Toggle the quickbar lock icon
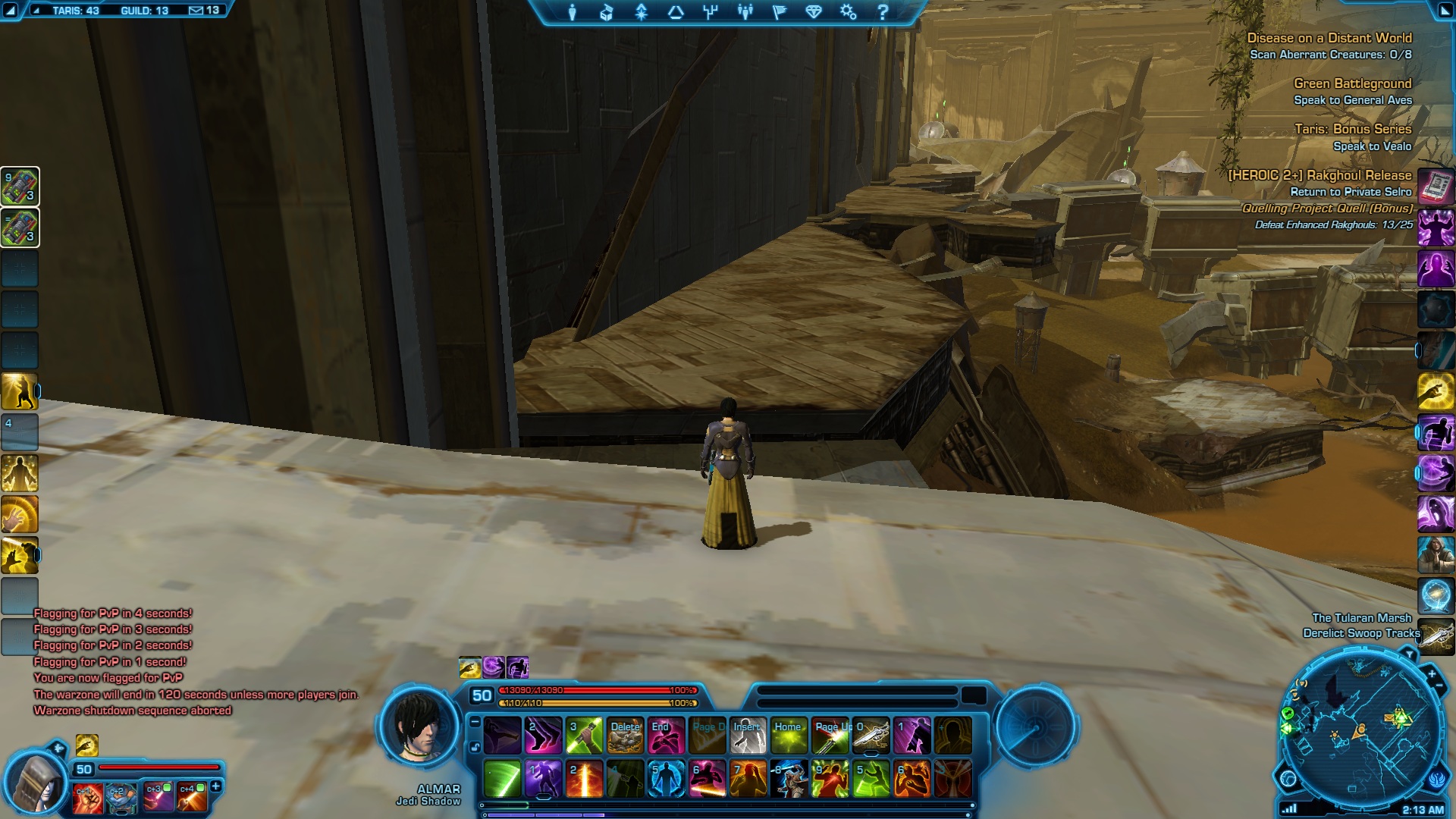This screenshot has height=819, width=1456. (x=475, y=747)
